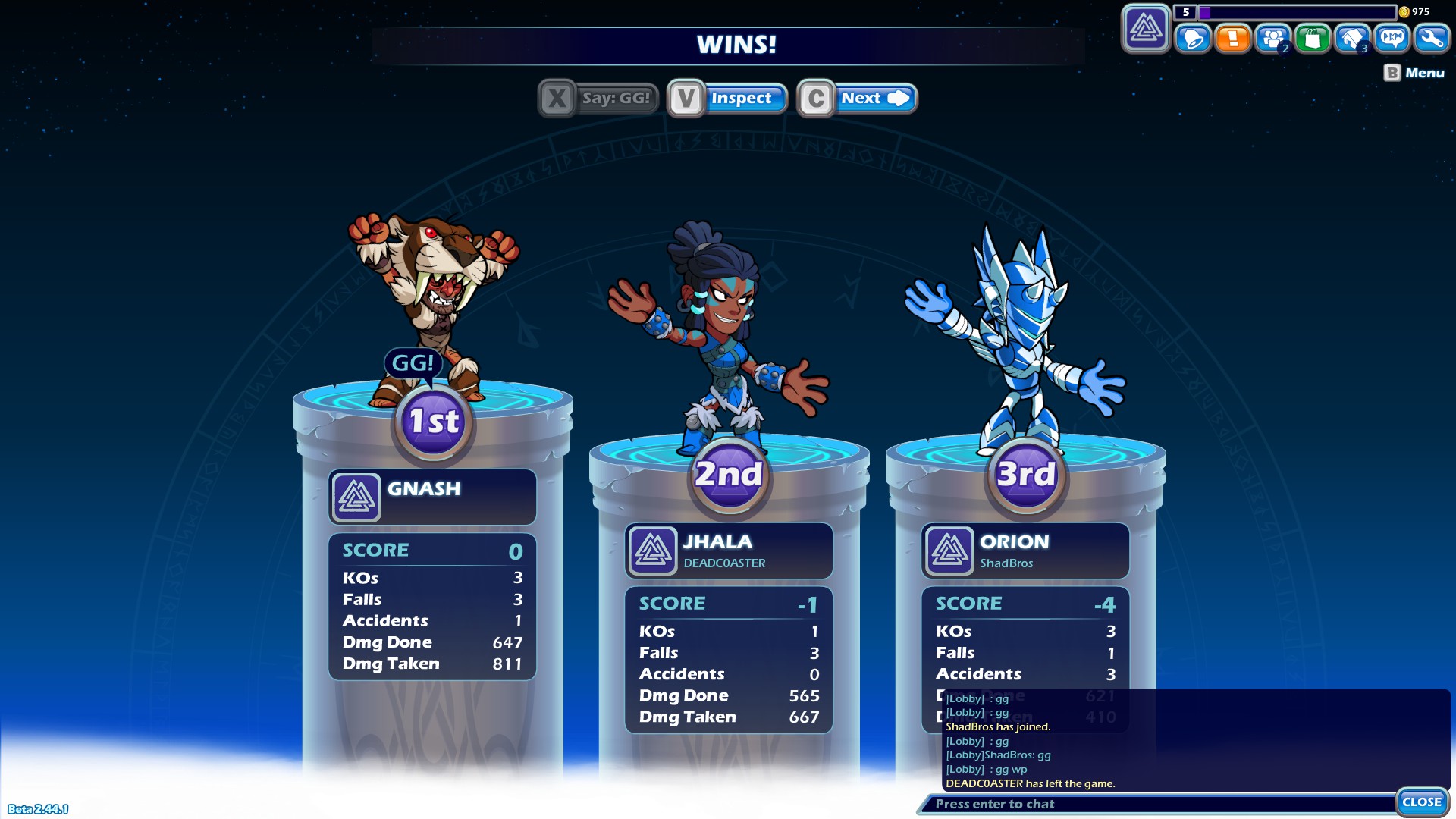
Task: Open the green store bag icon
Action: (x=1313, y=39)
